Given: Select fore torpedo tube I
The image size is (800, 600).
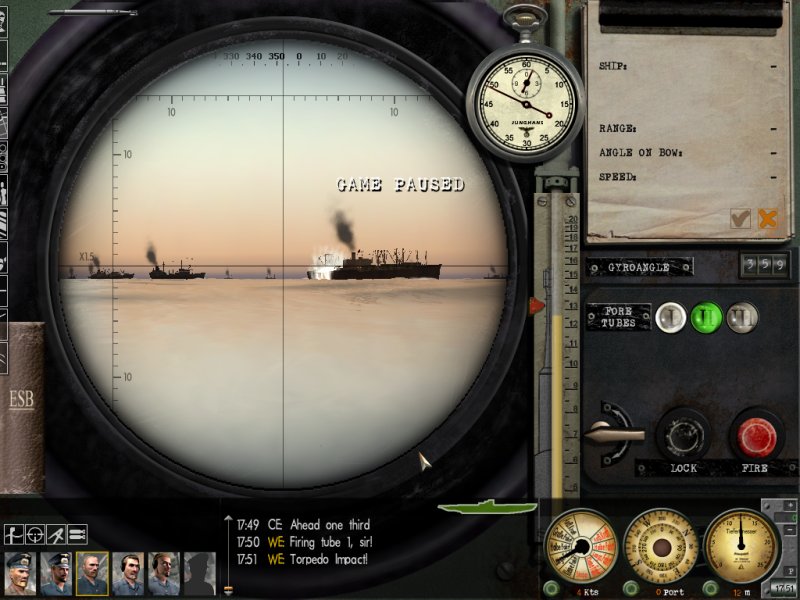Looking at the screenshot, I should pos(673,317).
